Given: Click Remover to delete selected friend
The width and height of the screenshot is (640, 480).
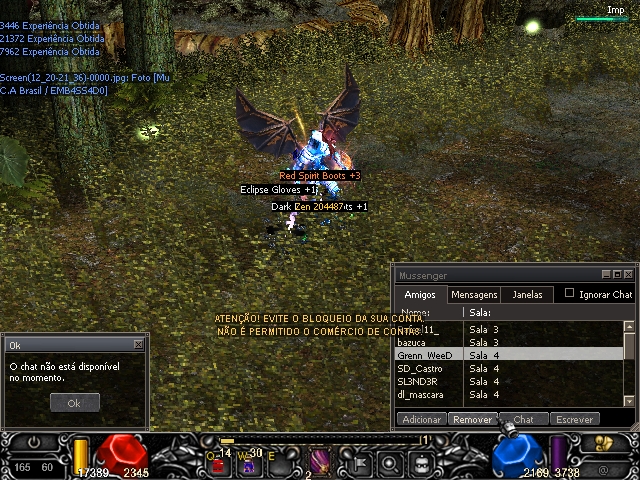Looking at the screenshot, I should [x=472, y=420].
